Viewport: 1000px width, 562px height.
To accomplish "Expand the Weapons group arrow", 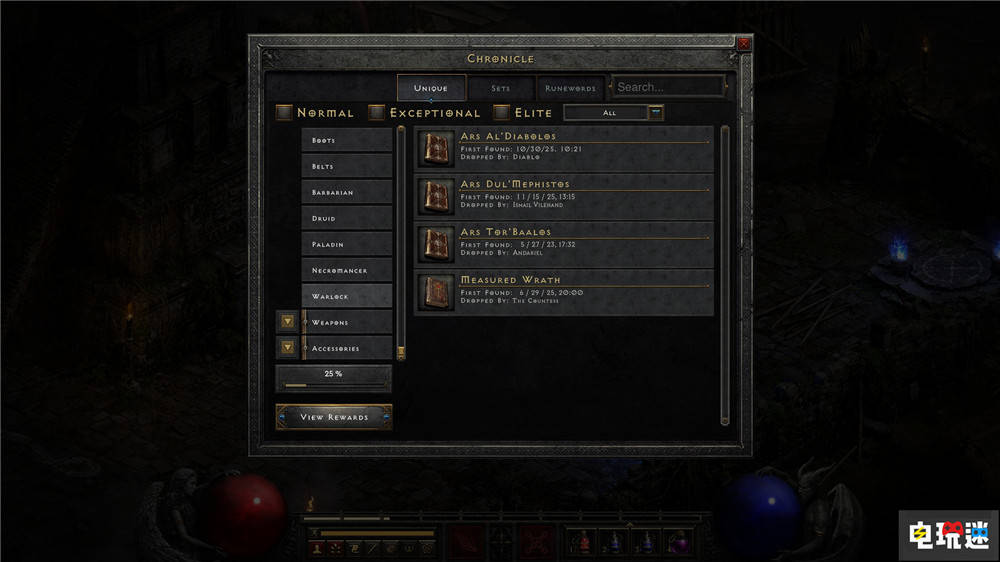I will tap(288, 322).
